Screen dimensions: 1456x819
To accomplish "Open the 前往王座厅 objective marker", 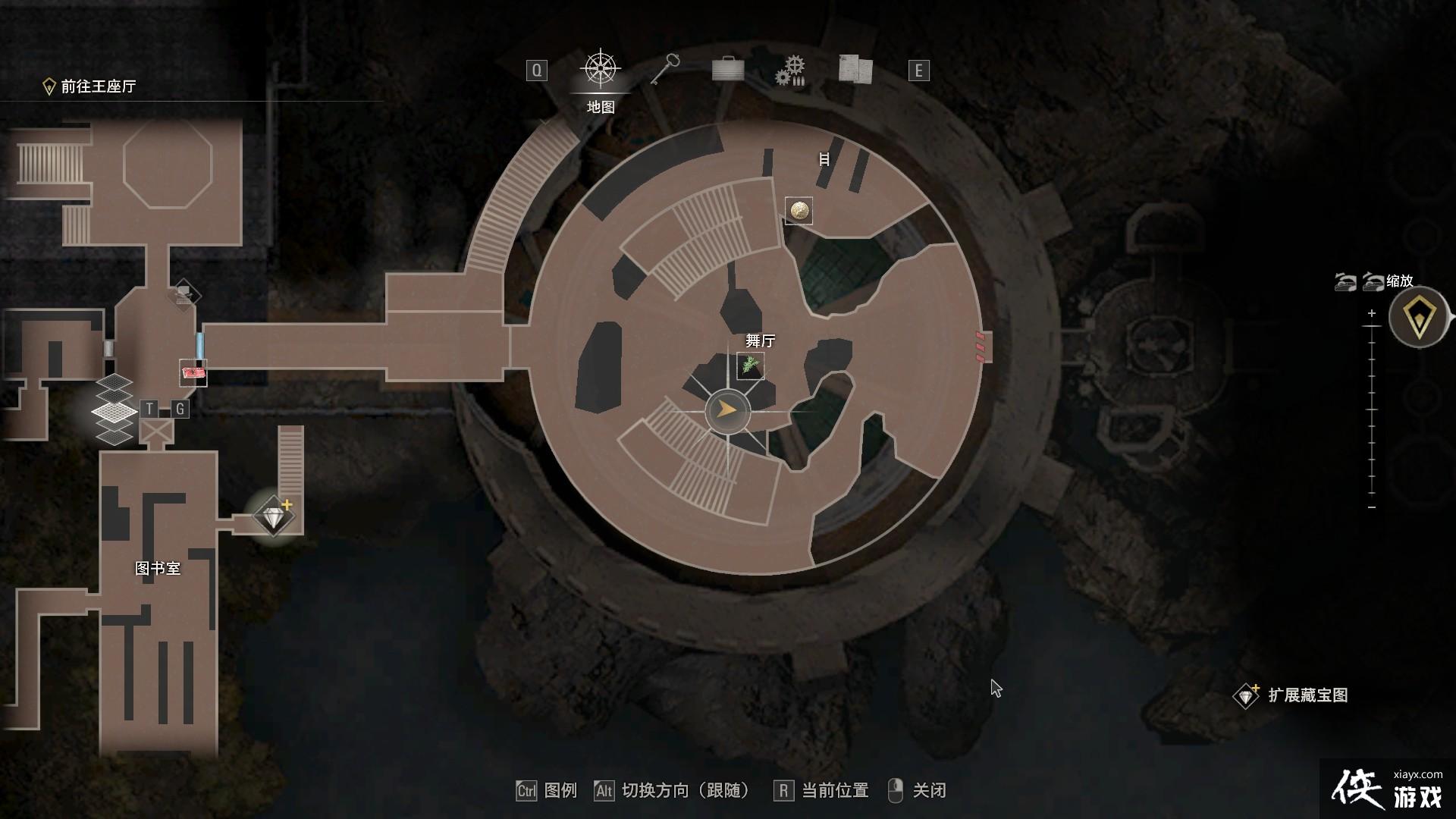I will 91,86.
